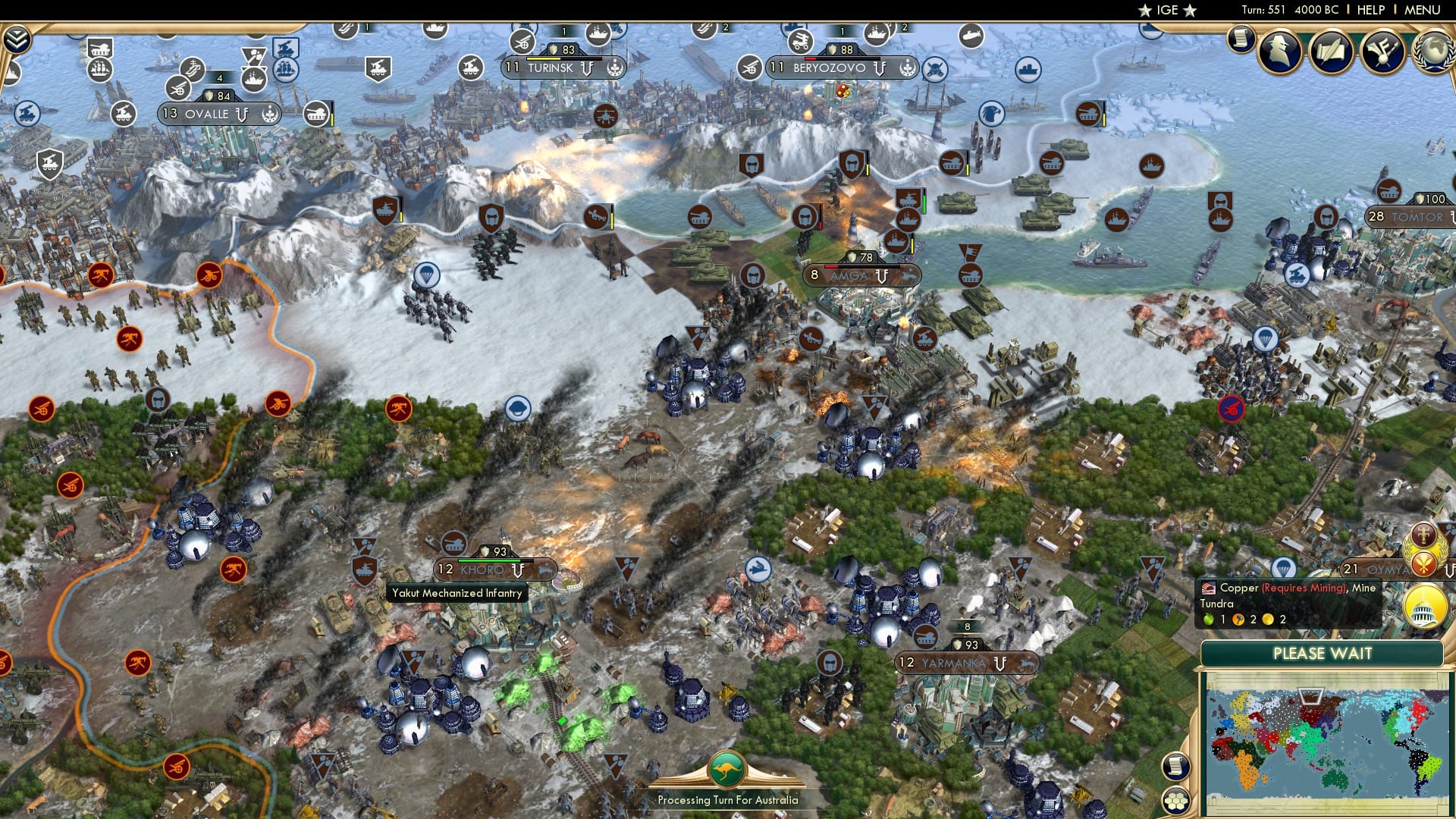
Task: Select the parachute unit icon near Oymyakon
Action: coord(1283,569)
